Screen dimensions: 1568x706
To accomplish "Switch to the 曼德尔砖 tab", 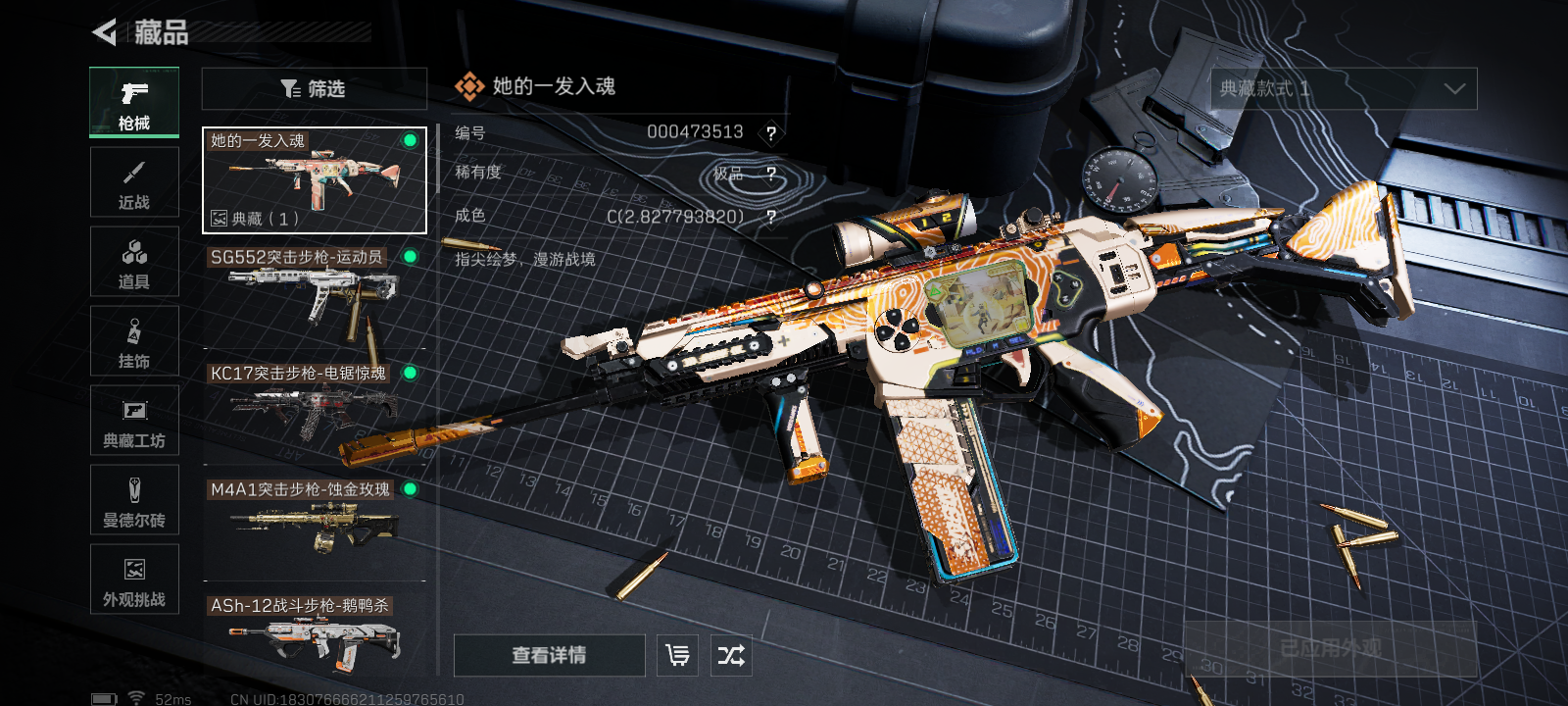I will [134, 500].
